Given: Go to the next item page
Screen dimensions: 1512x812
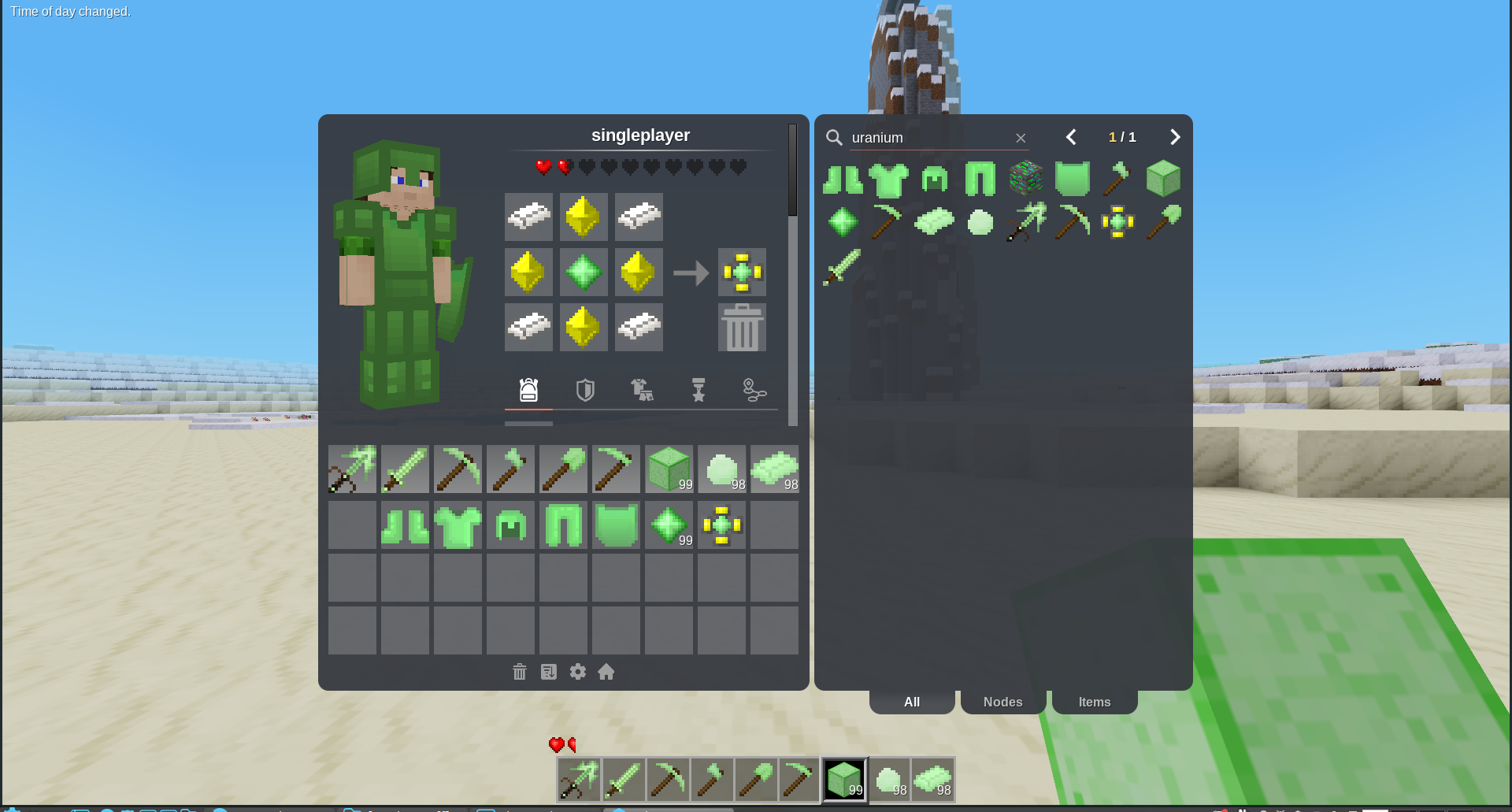Looking at the screenshot, I should point(1175,137).
